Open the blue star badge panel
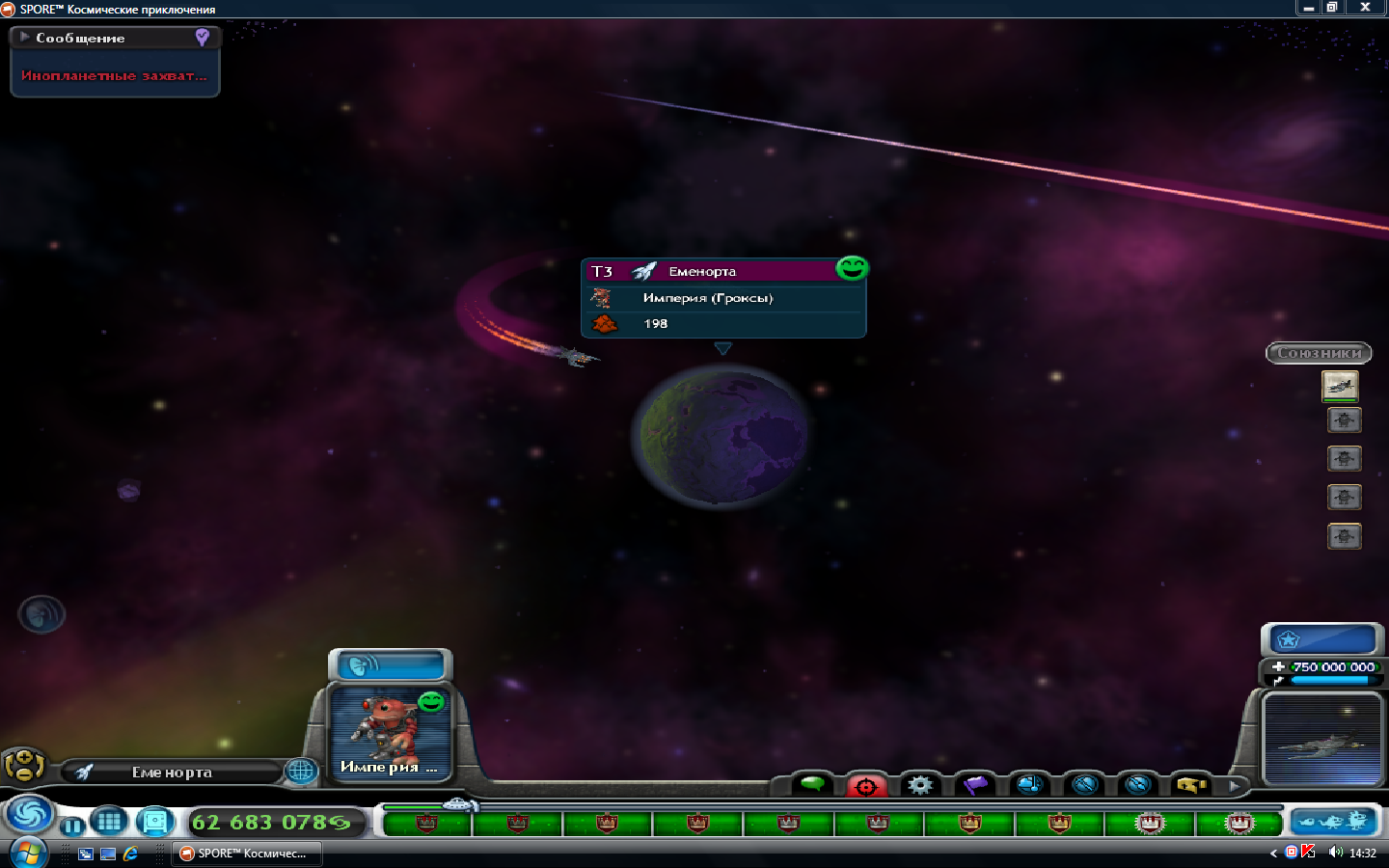The height and width of the screenshot is (868, 1389). click(1321, 638)
